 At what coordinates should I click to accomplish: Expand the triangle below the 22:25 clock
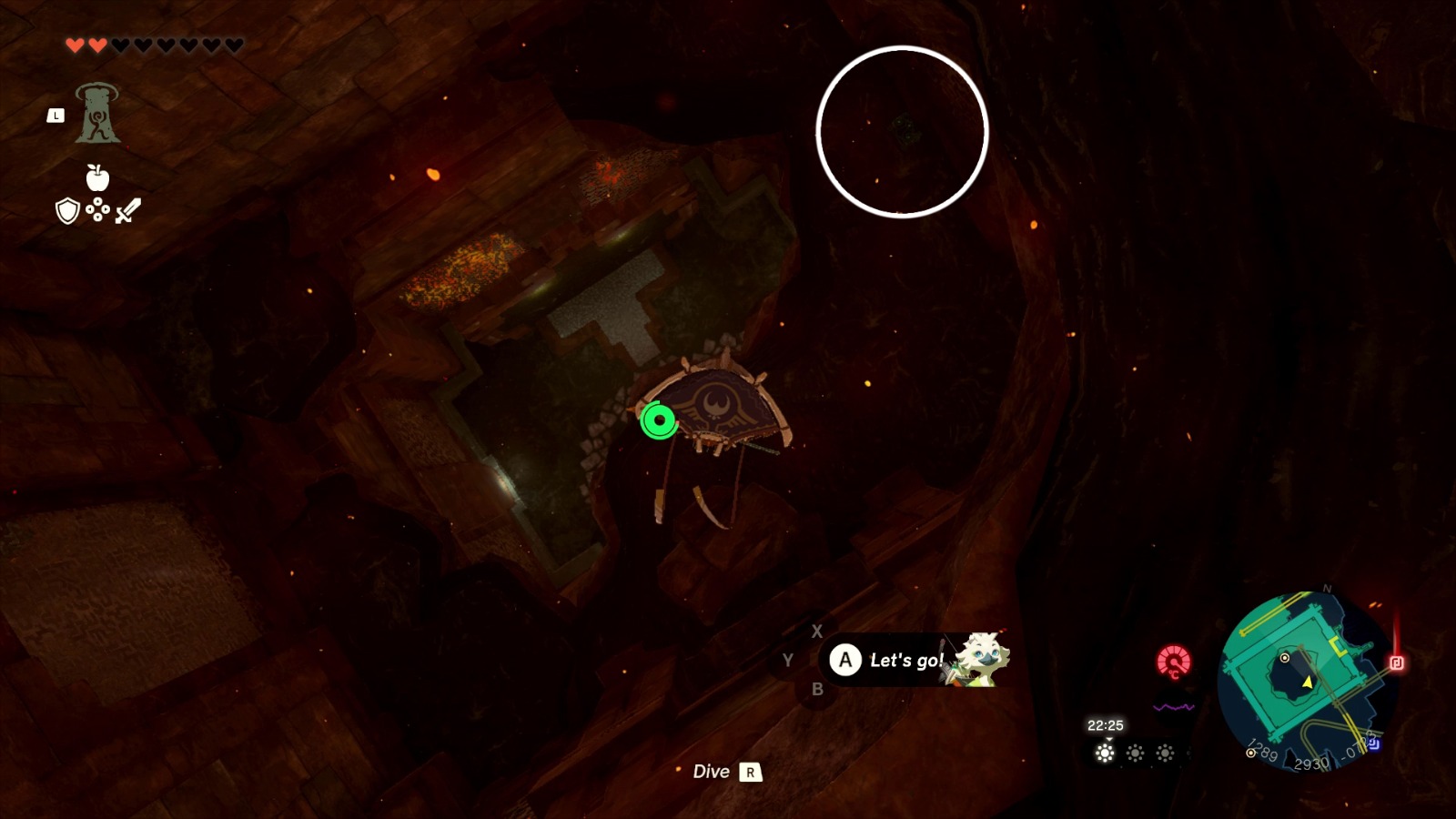pos(1109,740)
